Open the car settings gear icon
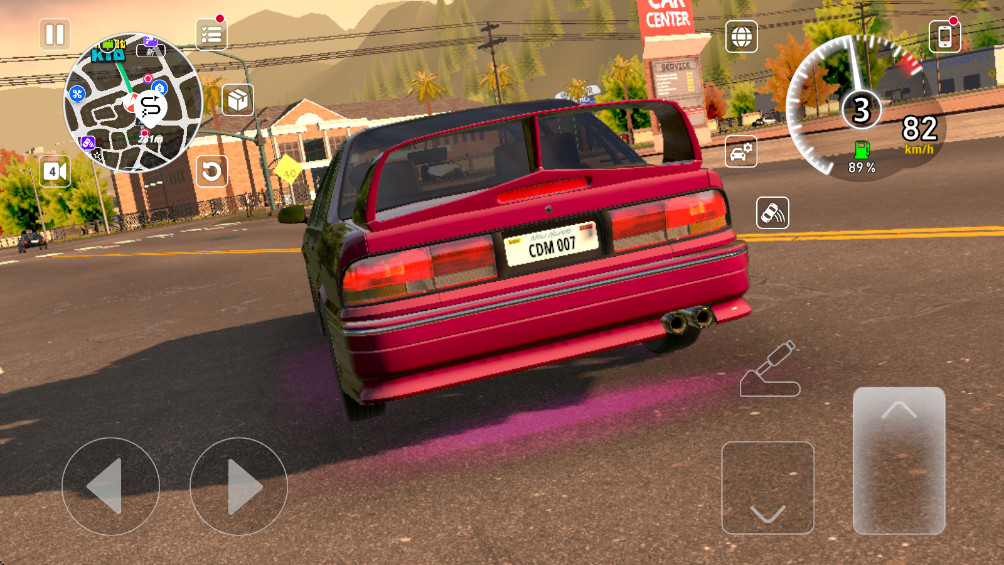1004x565 pixels. (x=741, y=152)
